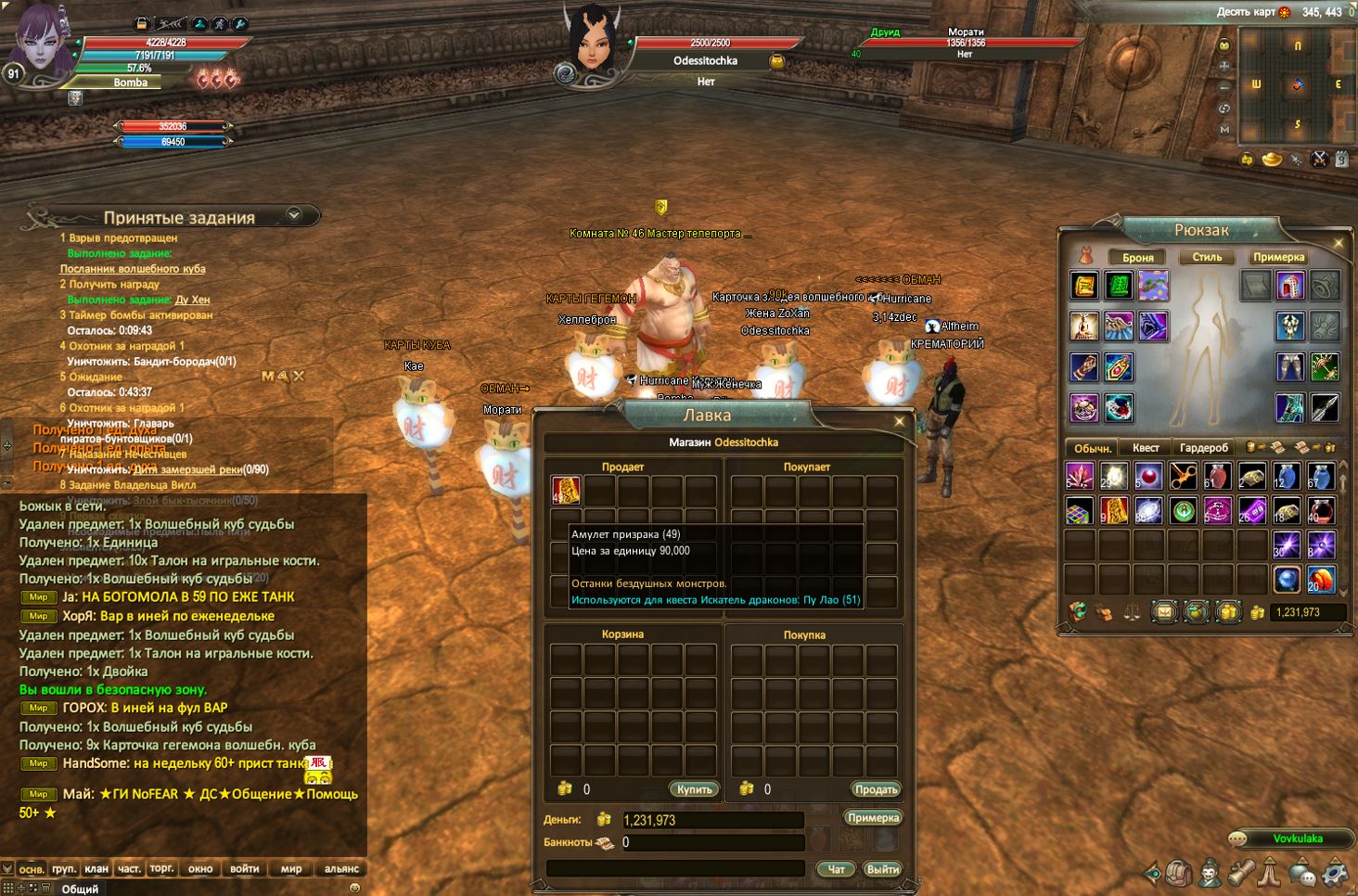Viewport: 1358px width, 896px height.
Task: Collapse the Принятые задания quest tracker
Action: coord(294,215)
